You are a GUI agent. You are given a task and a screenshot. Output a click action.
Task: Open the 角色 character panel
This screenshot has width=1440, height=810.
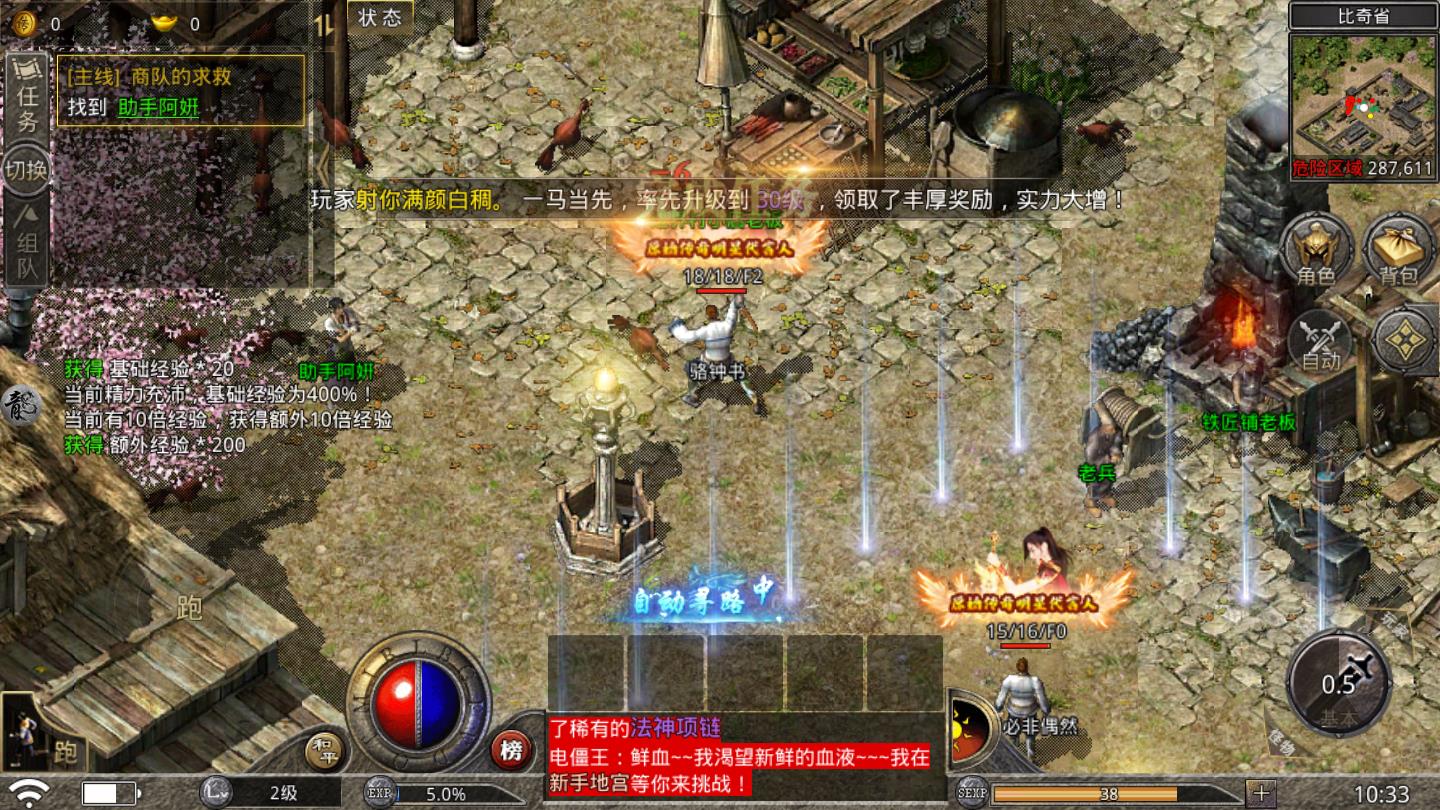(x=1315, y=250)
